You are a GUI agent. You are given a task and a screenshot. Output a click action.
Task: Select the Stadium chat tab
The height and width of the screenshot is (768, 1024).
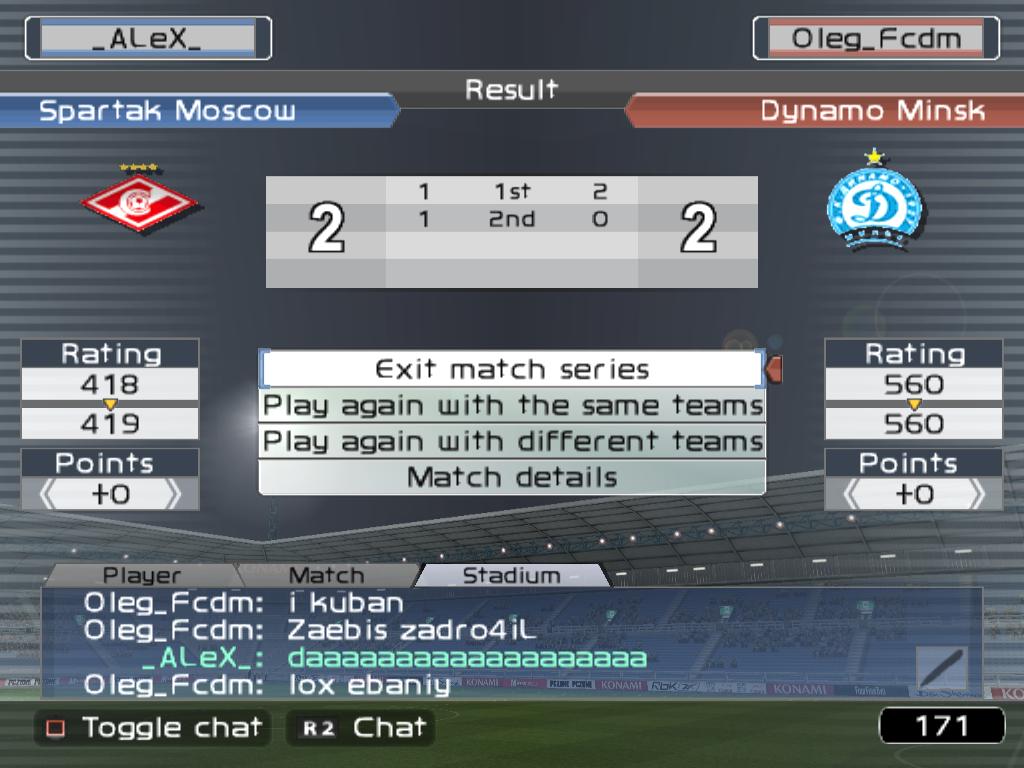(x=511, y=575)
